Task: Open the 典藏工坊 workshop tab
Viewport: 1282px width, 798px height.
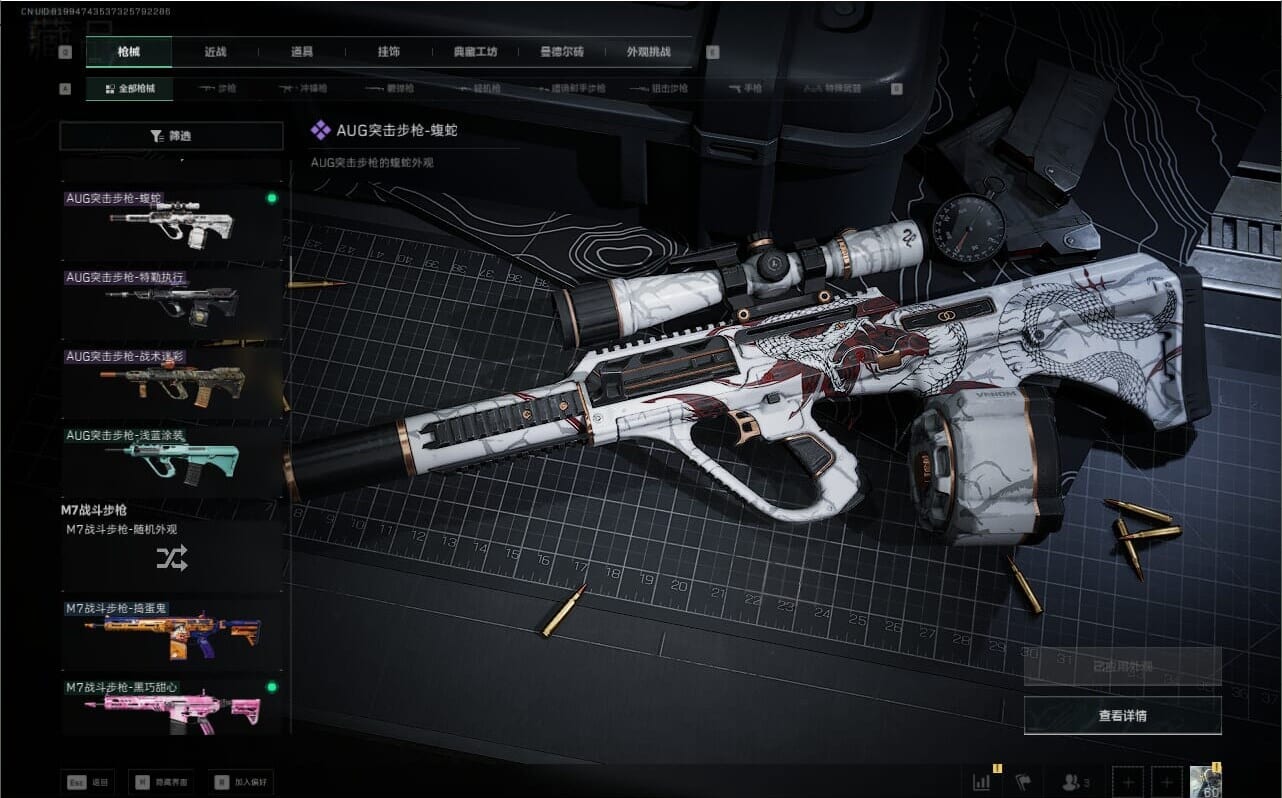Action: click(474, 52)
